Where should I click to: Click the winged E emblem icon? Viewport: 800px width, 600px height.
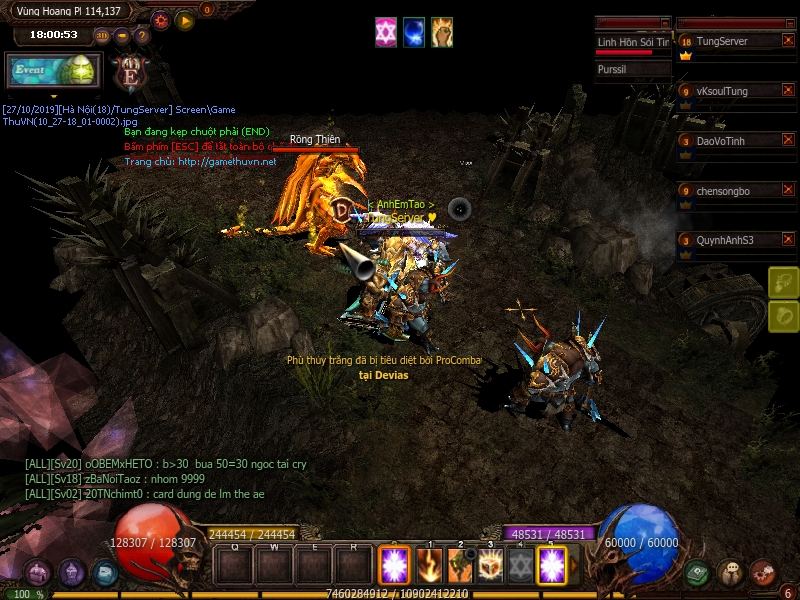[x=129, y=73]
